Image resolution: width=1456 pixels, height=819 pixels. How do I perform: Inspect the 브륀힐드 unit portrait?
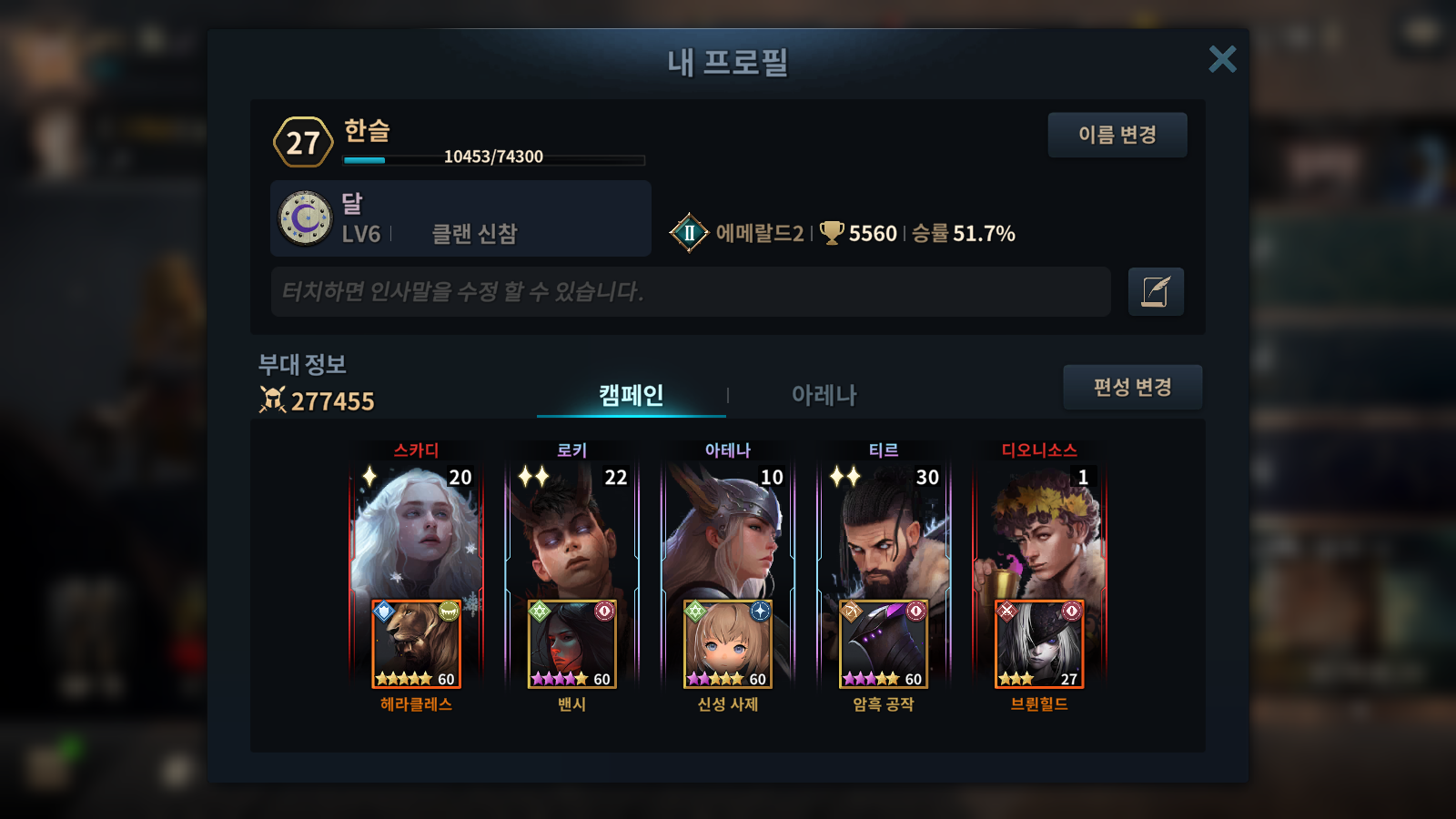tap(1038, 643)
